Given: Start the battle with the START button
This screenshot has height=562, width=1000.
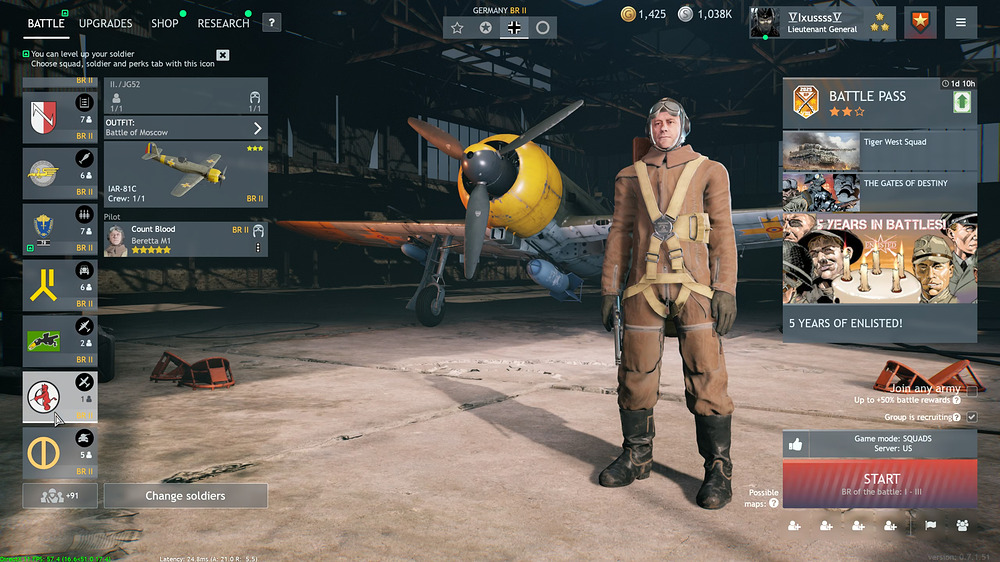Looking at the screenshot, I should (880, 483).
